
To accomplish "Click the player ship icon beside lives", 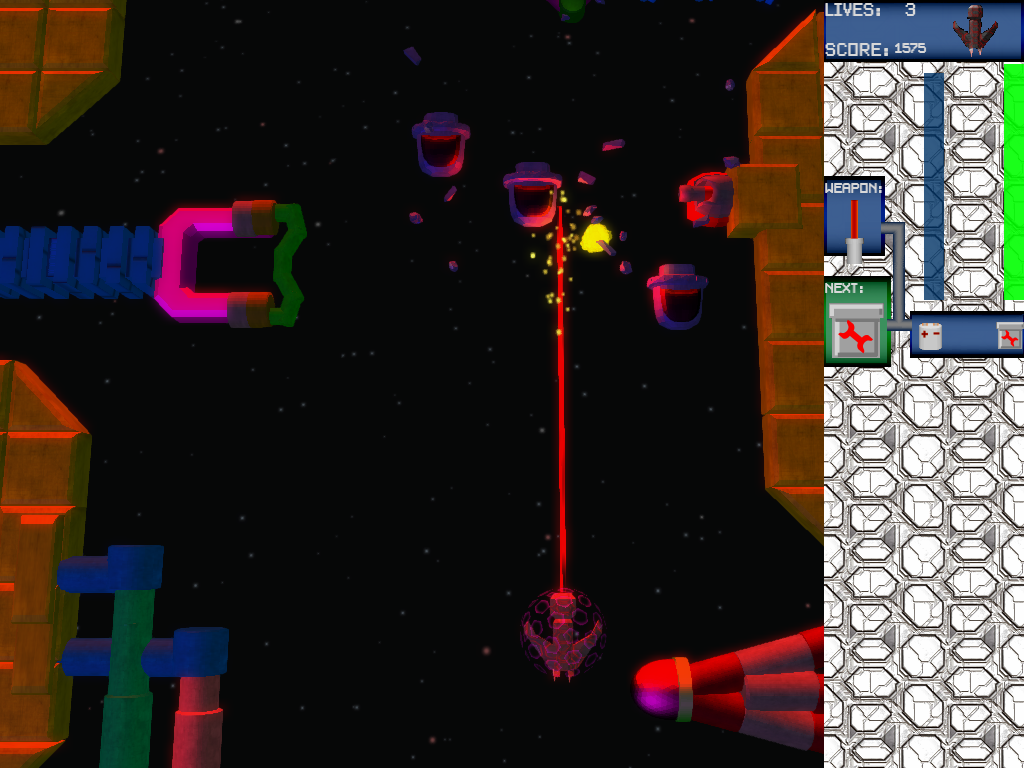I will pyautogui.click(x=973, y=28).
